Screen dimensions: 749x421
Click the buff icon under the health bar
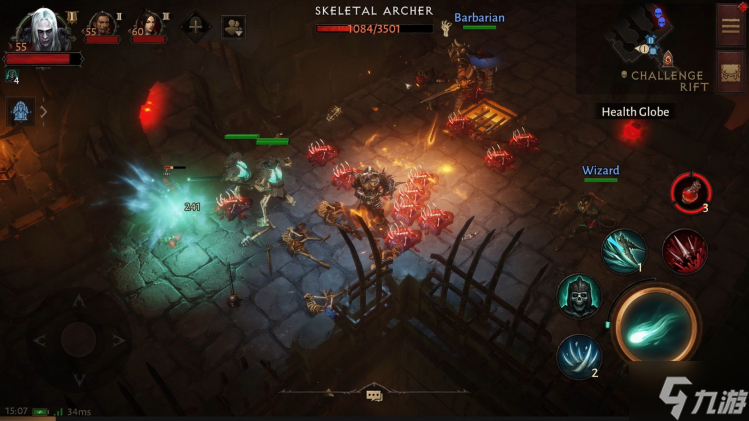(x=12, y=75)
